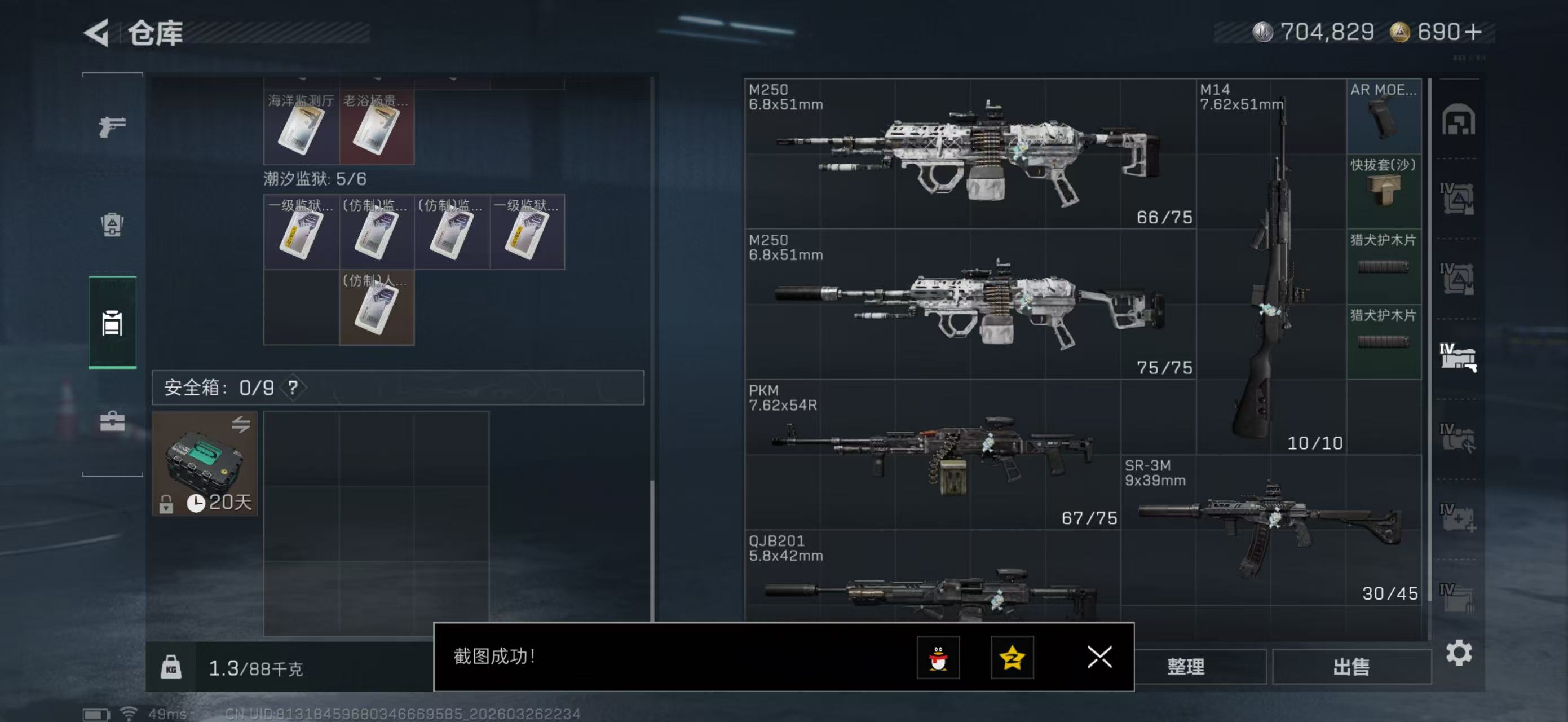Viewport: 1568px width, 722px height.
Task: Open the briefcase tab in sidebar
Action: pyautogui.click(x=112, y=421)
